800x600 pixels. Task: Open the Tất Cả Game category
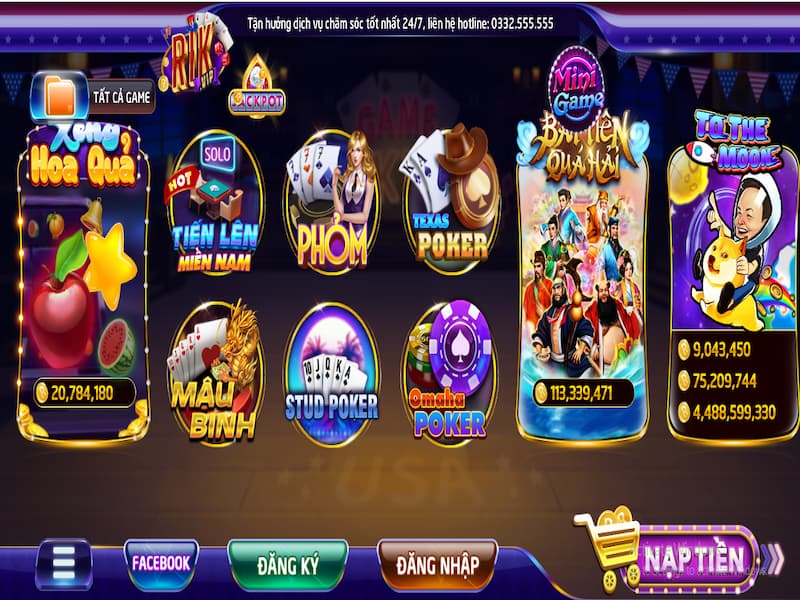point(94,96)
